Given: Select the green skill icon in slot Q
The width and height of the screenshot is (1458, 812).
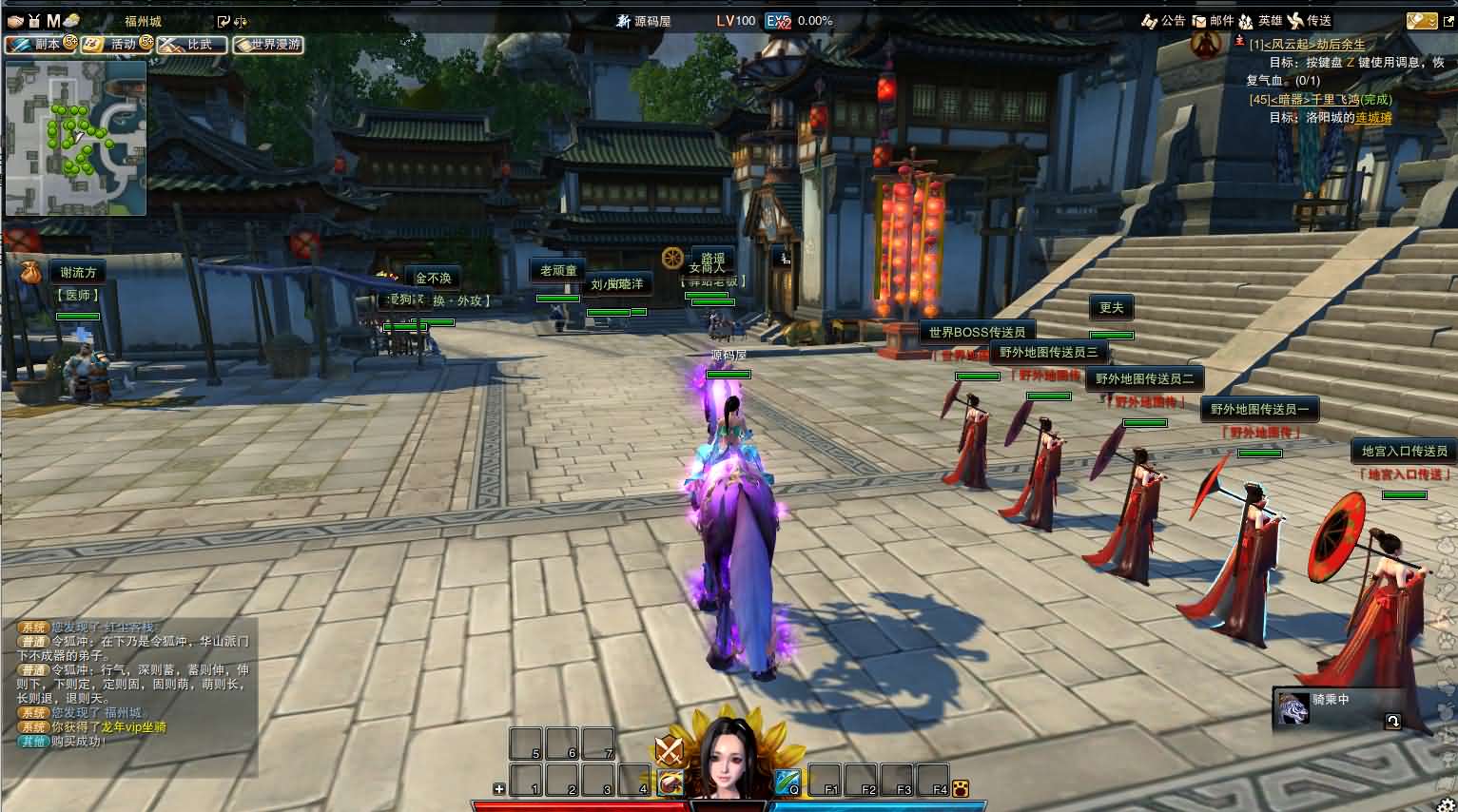Looking at the screenshot, I should pos(787,780).
